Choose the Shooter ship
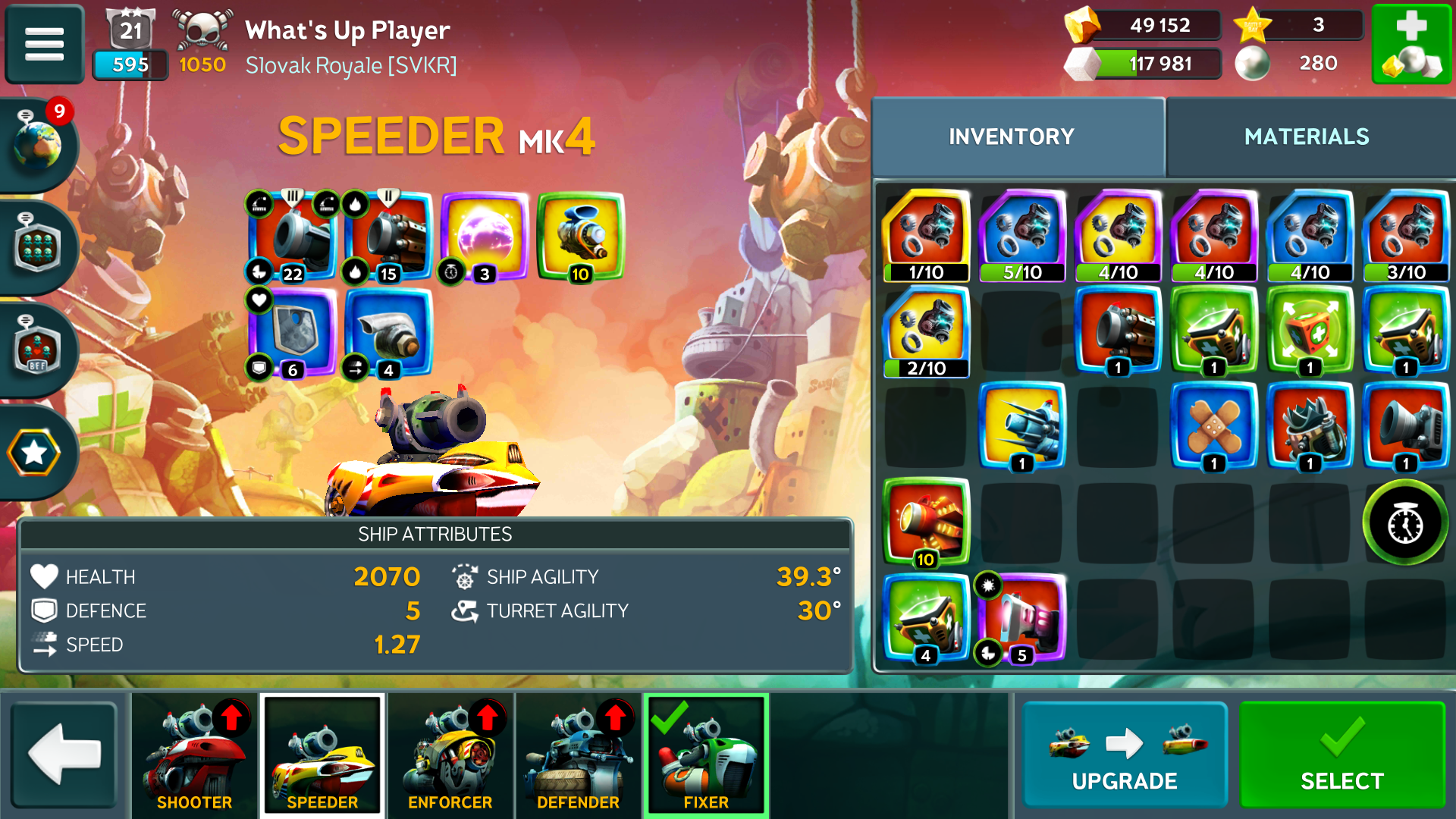1456x819 pixels. [x=195, y=755]
